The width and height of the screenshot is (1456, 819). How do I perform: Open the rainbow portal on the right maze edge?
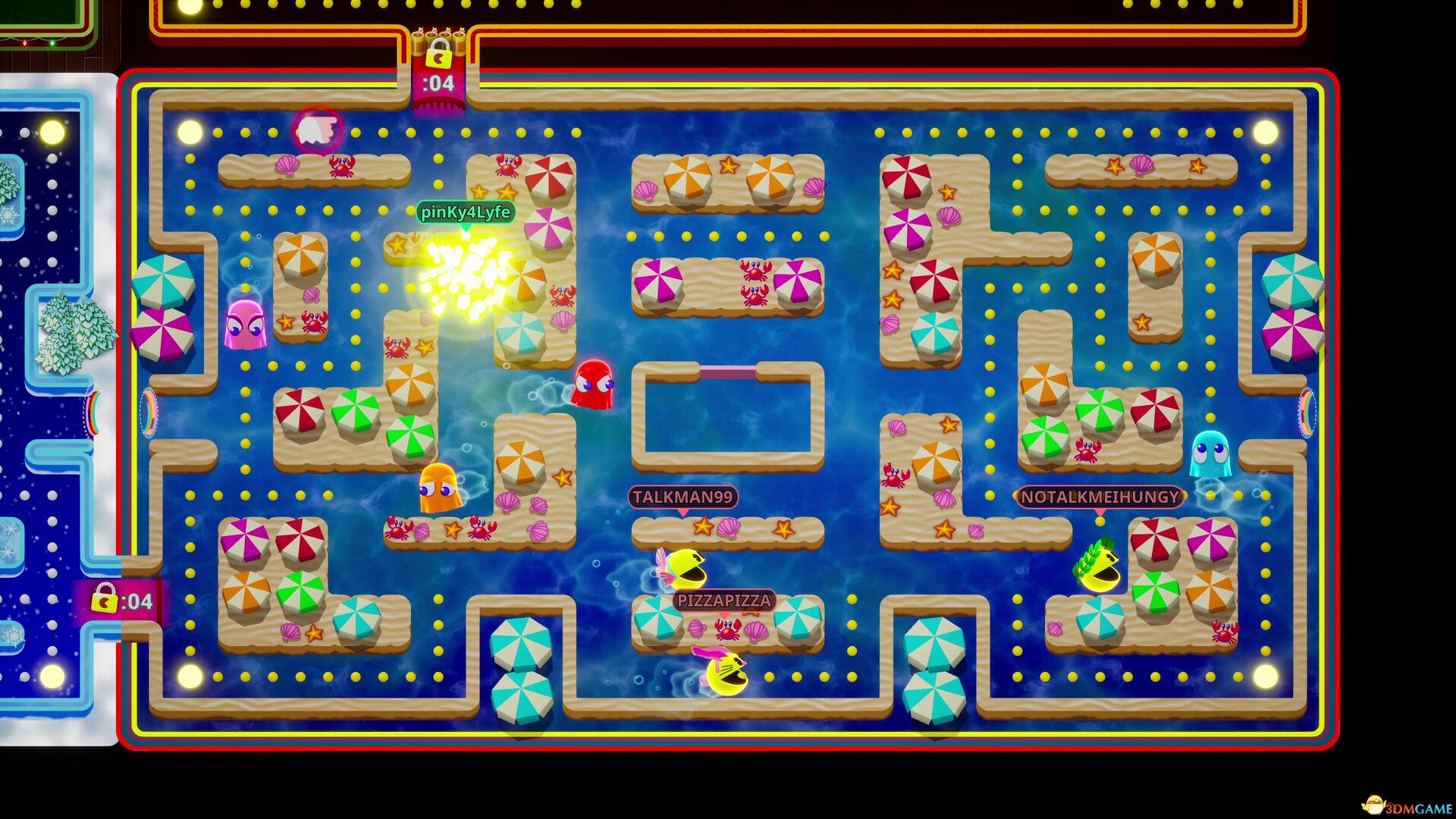pyautogui.click(x=1307, y=413)
